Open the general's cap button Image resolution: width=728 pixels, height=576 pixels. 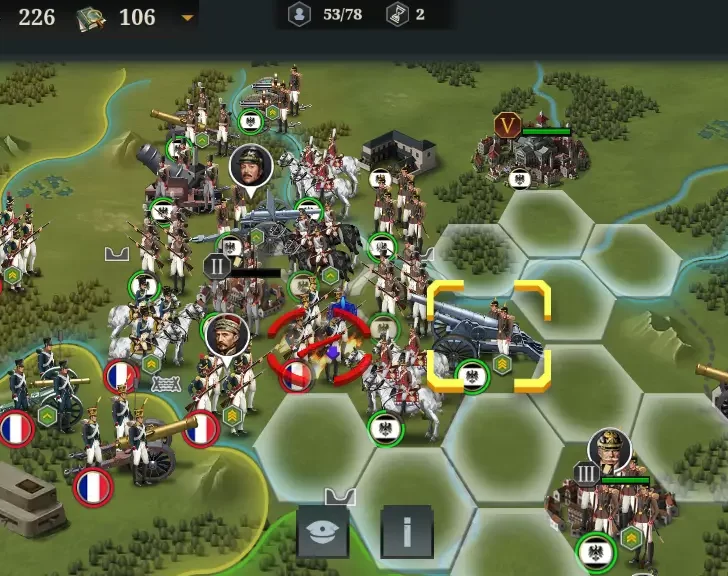324,531
